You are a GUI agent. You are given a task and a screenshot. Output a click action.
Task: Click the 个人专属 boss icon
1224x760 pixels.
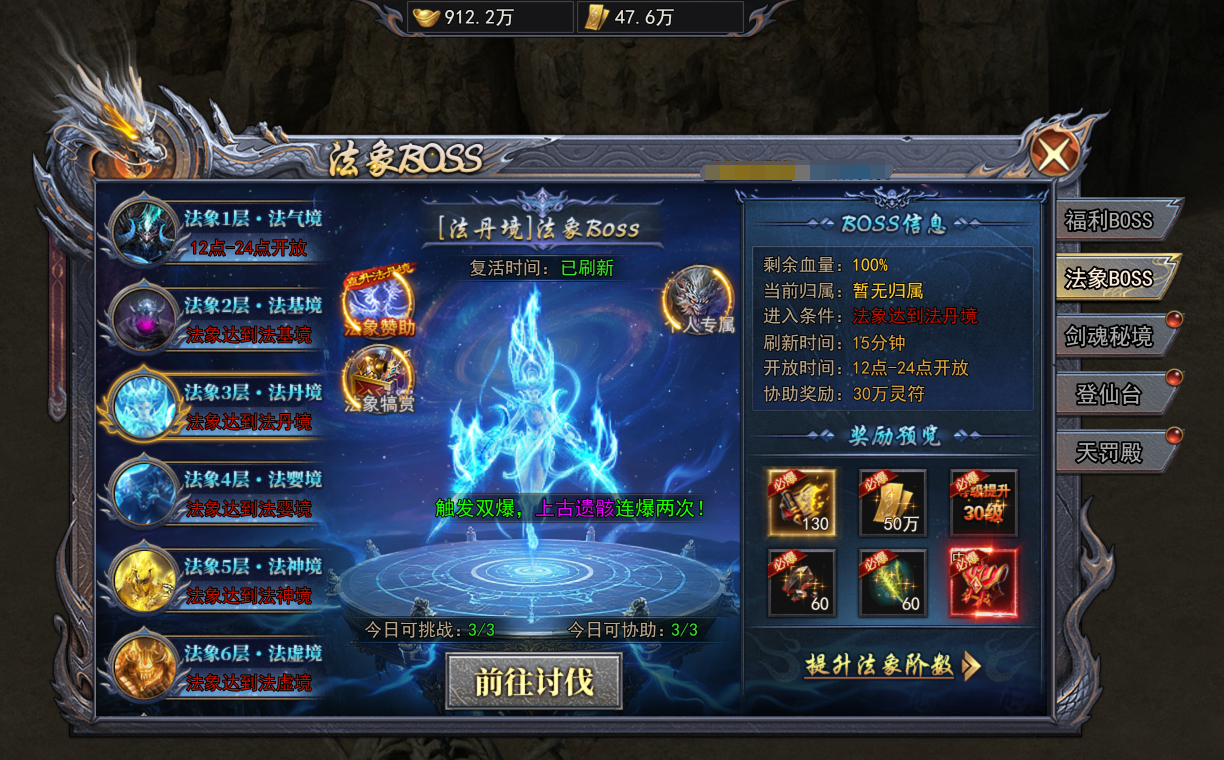pos(698,299)
